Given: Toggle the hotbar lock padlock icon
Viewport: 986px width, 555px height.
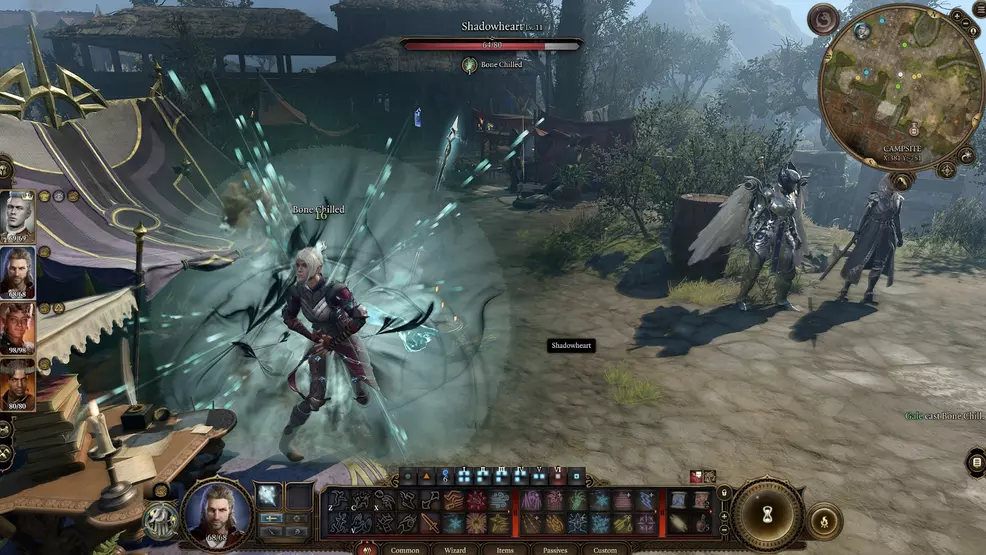Looking at the screenshot, I should point(726,493).
